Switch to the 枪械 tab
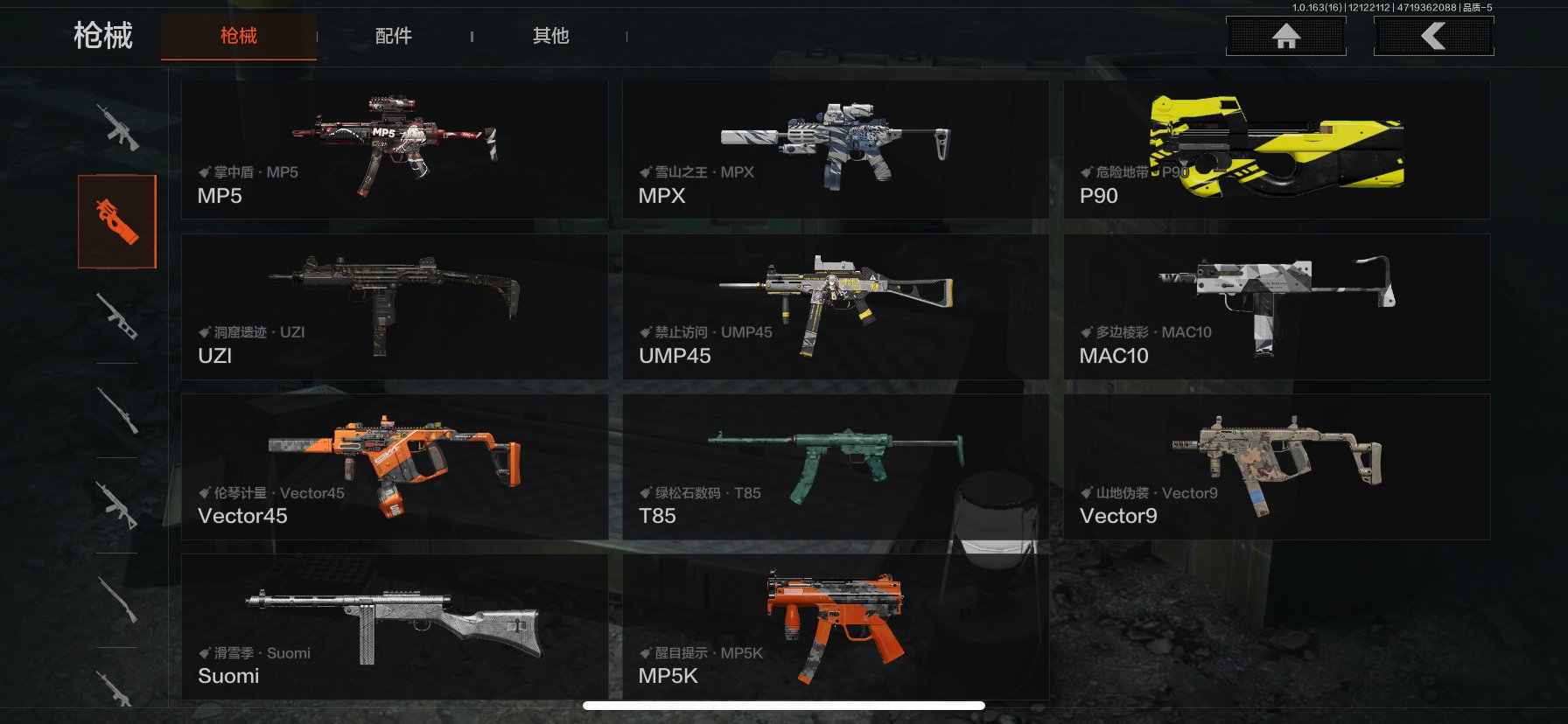This screenshot has height=724, width=1568. pyautogui.click(x=238, y=36)
